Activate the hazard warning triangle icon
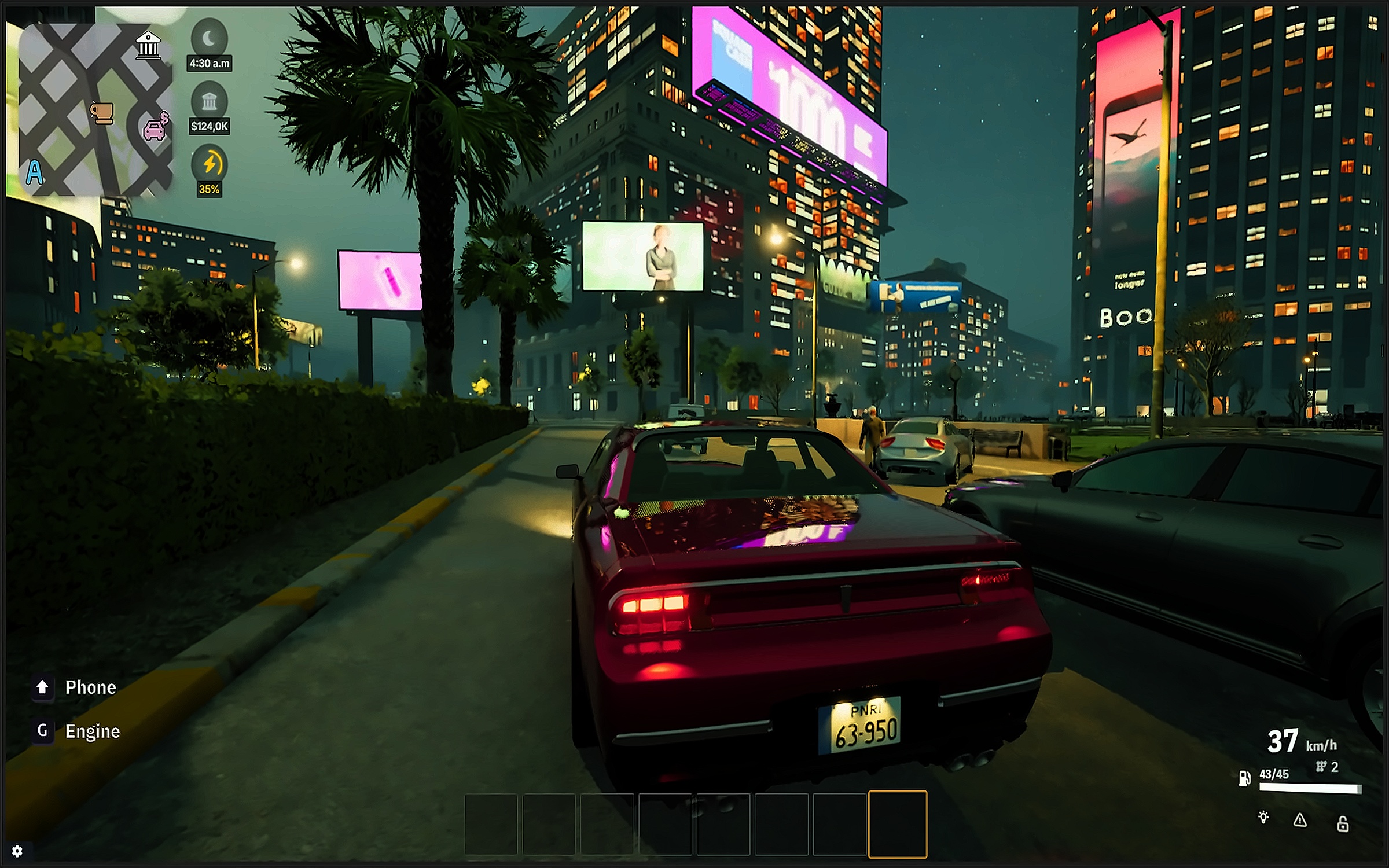The width and height of the screenshot is (1389, 868). [x=1300, y=820]
